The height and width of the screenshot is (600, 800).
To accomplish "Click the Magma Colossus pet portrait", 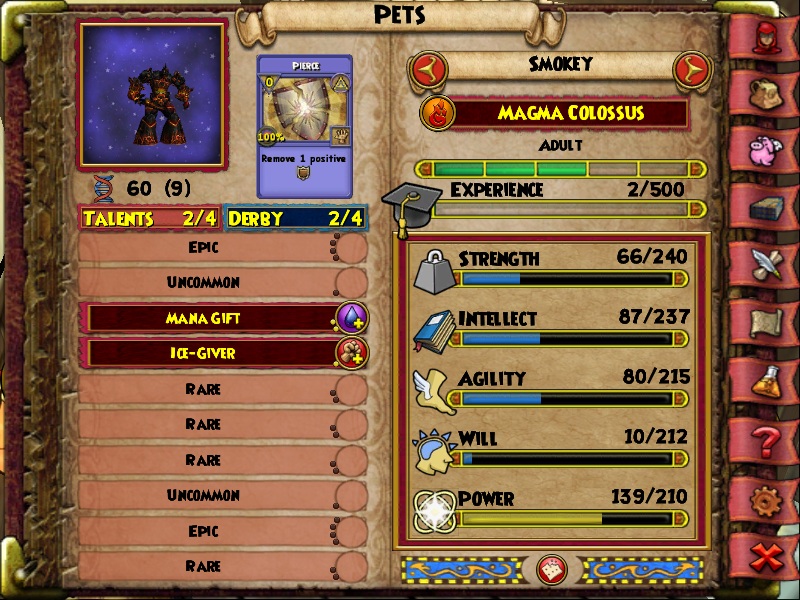I will pos(151,94).
